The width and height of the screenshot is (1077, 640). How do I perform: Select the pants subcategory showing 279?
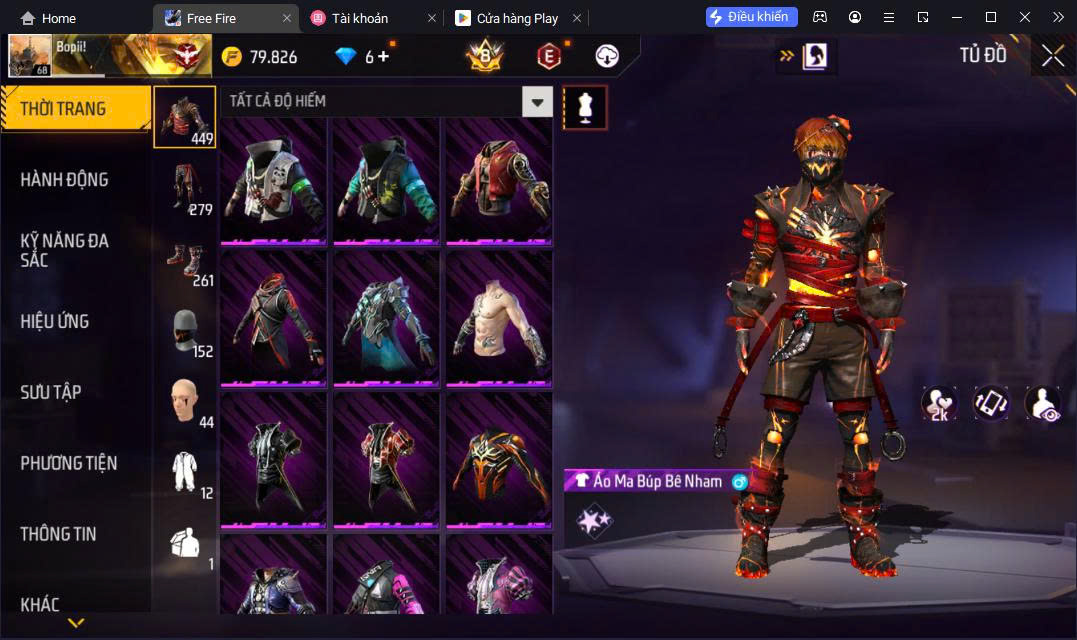tap(184, 188)
